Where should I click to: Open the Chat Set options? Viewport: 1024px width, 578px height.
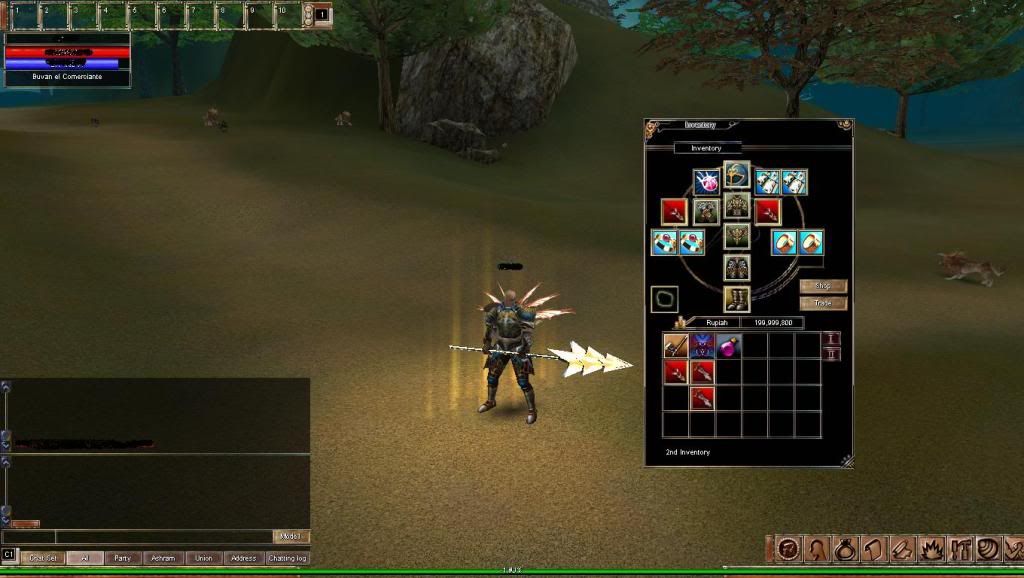pos(42,558)
